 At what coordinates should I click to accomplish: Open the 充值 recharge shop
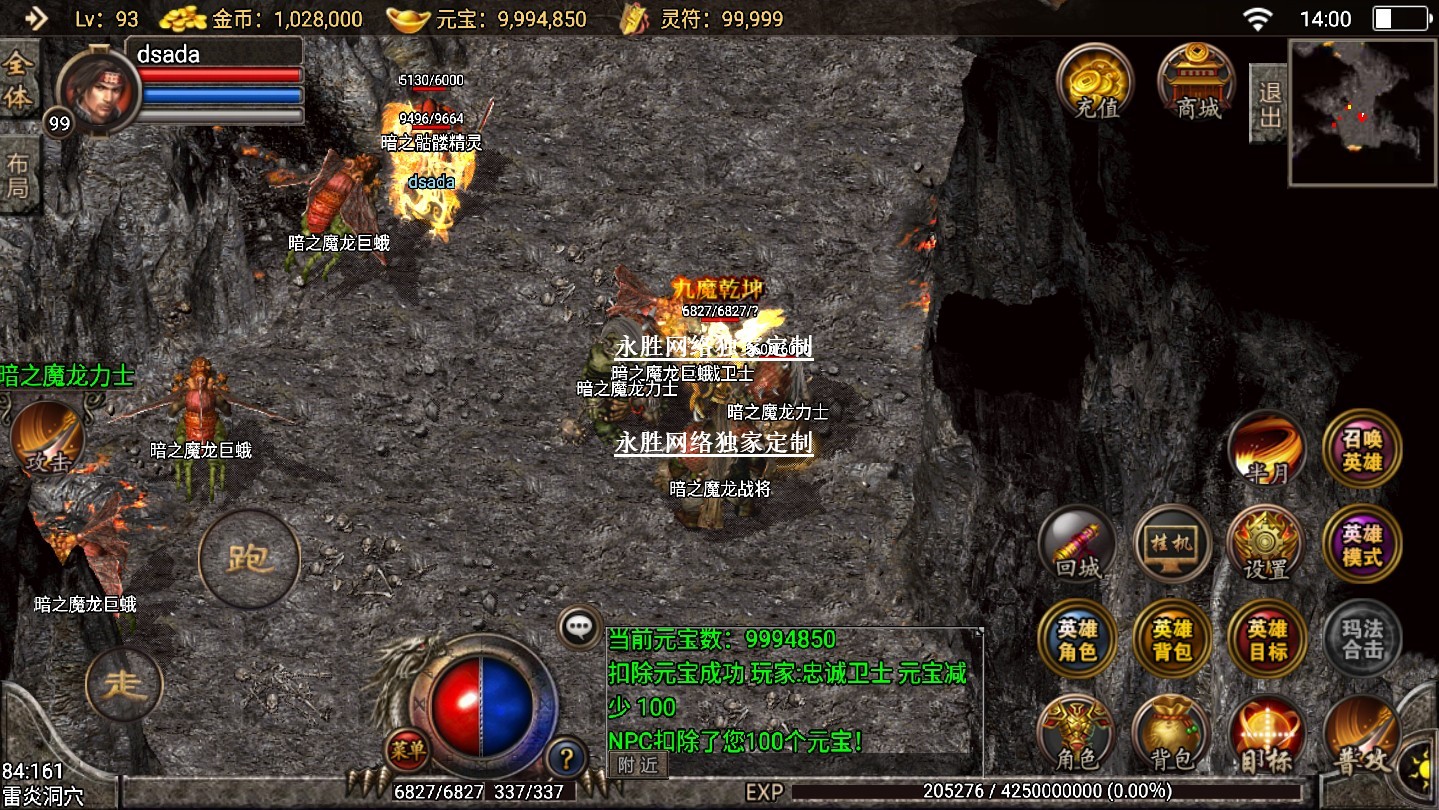pos(1097,82)
